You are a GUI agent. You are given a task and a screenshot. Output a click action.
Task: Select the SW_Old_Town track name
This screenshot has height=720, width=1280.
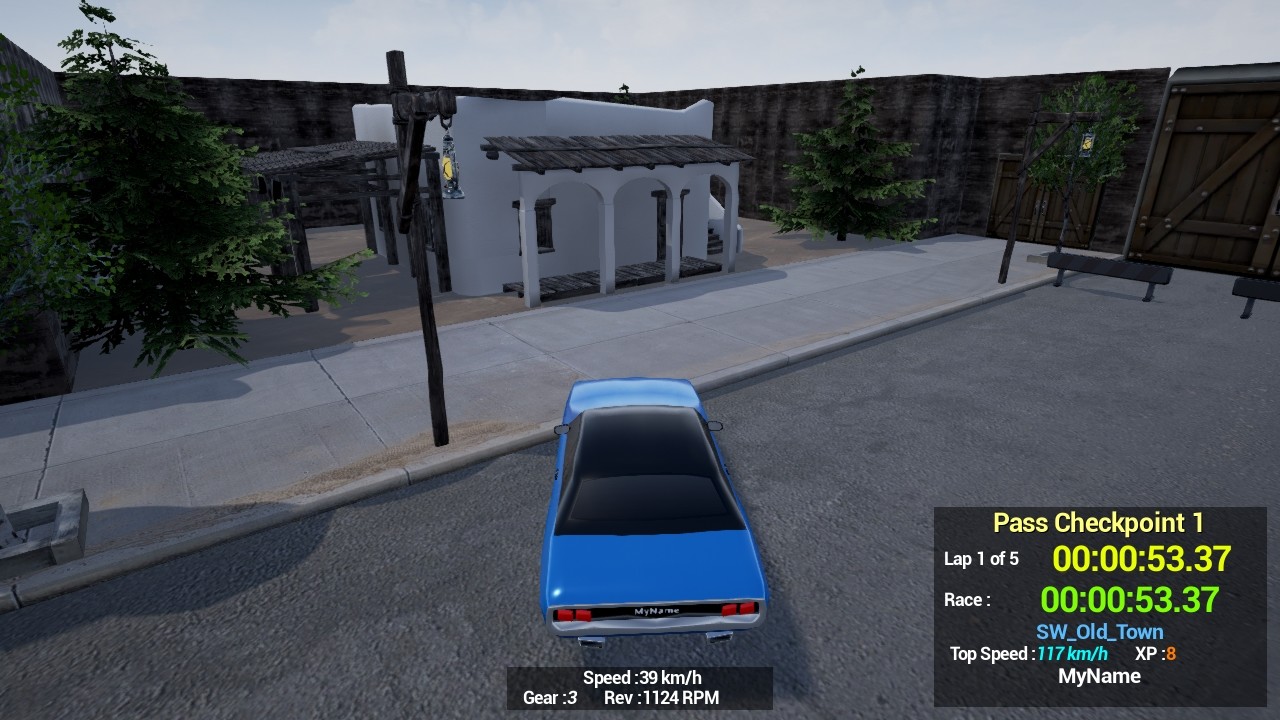(x=1099, y=631)
